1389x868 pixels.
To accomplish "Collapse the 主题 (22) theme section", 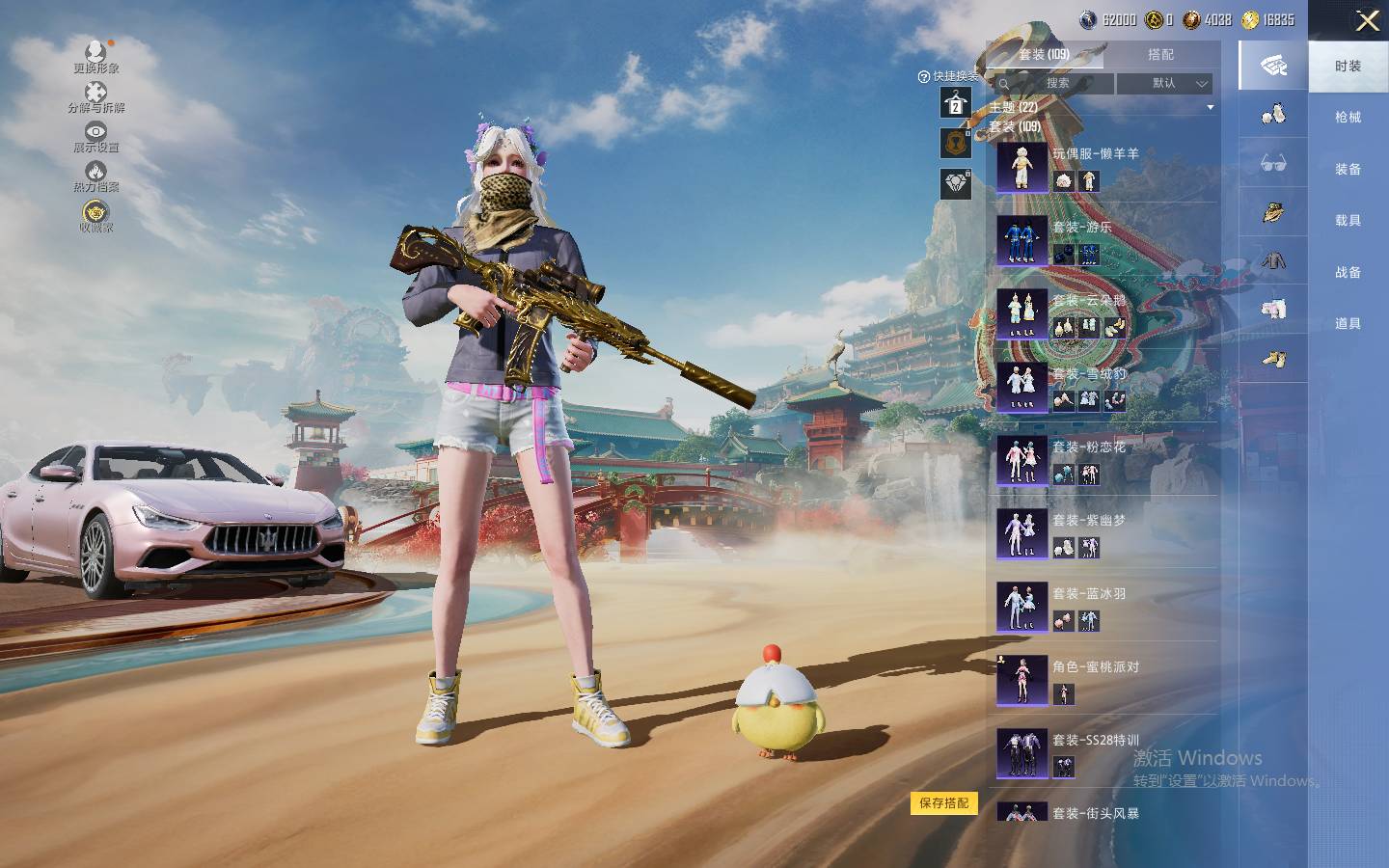I will point(1210,107).
